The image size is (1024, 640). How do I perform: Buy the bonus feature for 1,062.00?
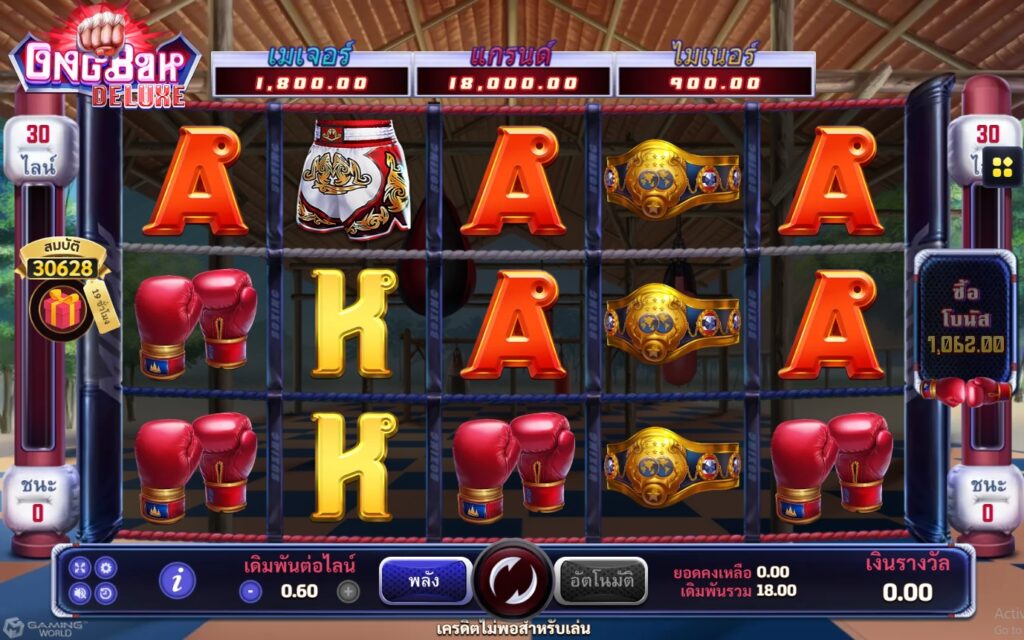coord(965,316)
